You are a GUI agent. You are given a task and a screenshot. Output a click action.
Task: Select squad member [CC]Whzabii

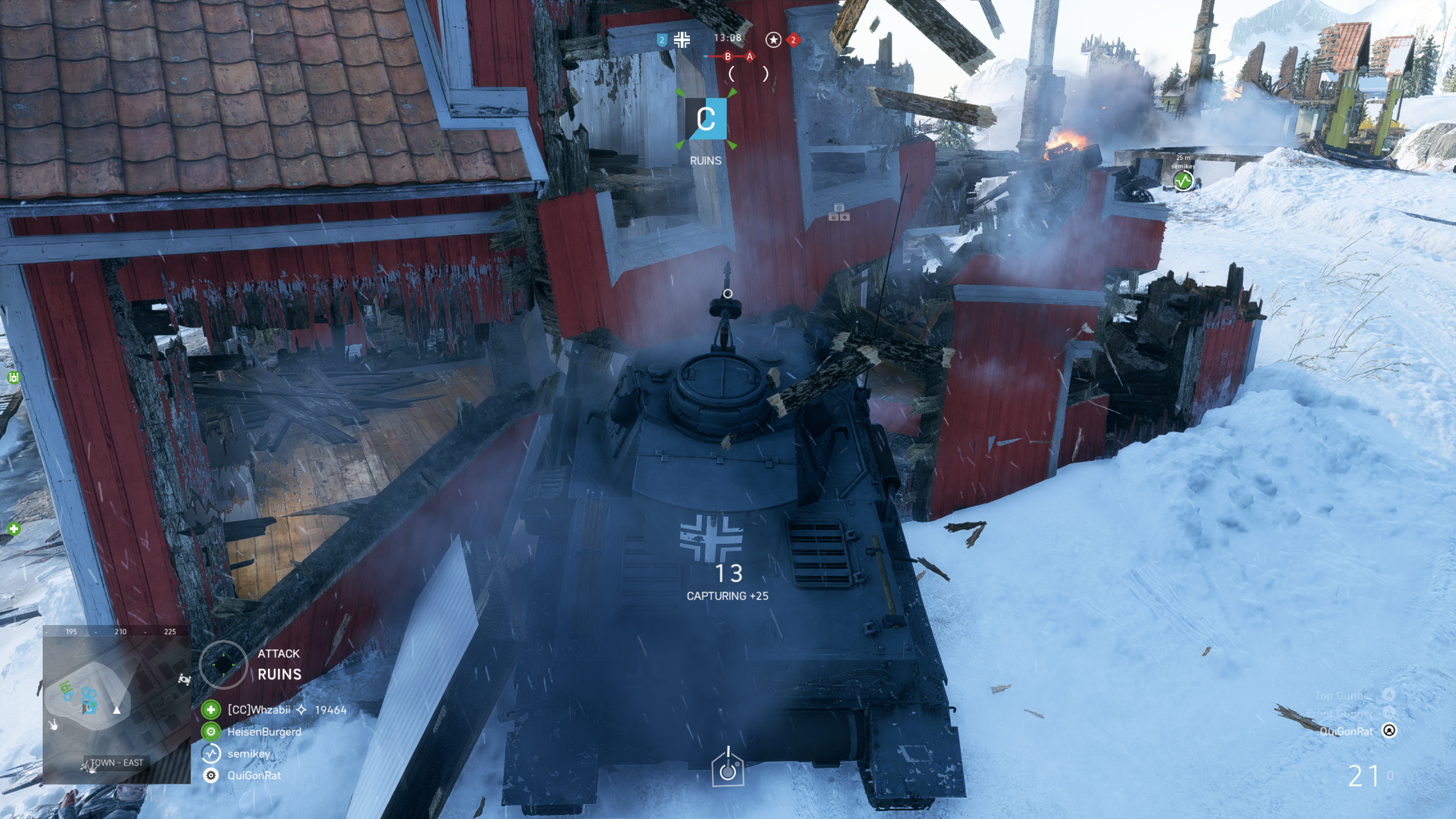(259, 710)
